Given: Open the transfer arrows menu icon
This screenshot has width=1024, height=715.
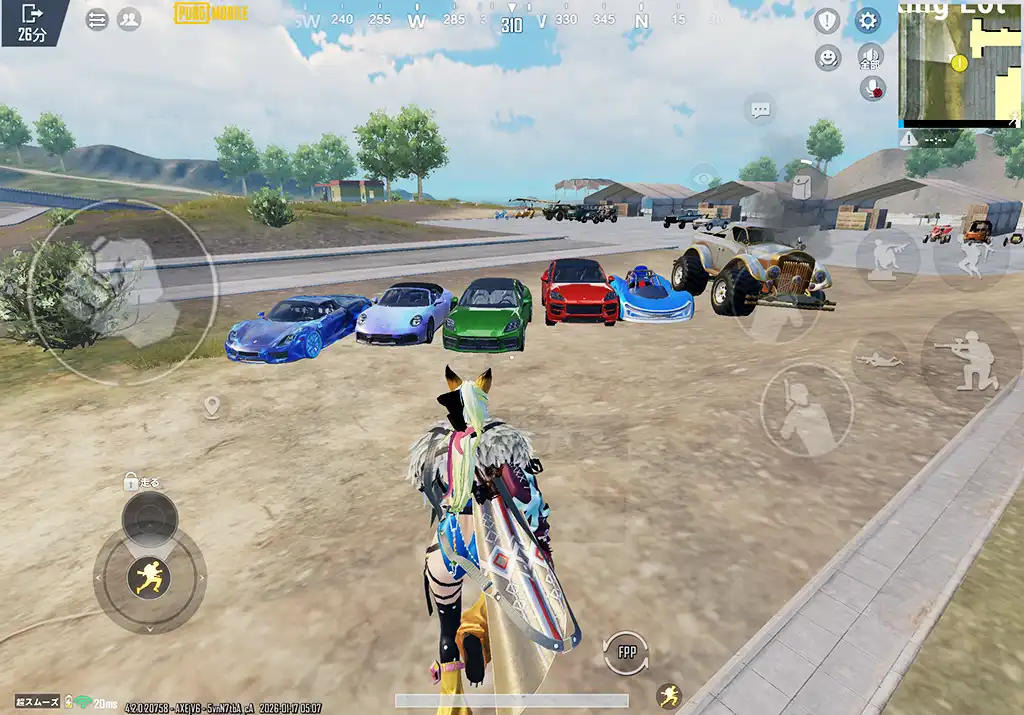Looking at the screenshot, I should 97,20.
